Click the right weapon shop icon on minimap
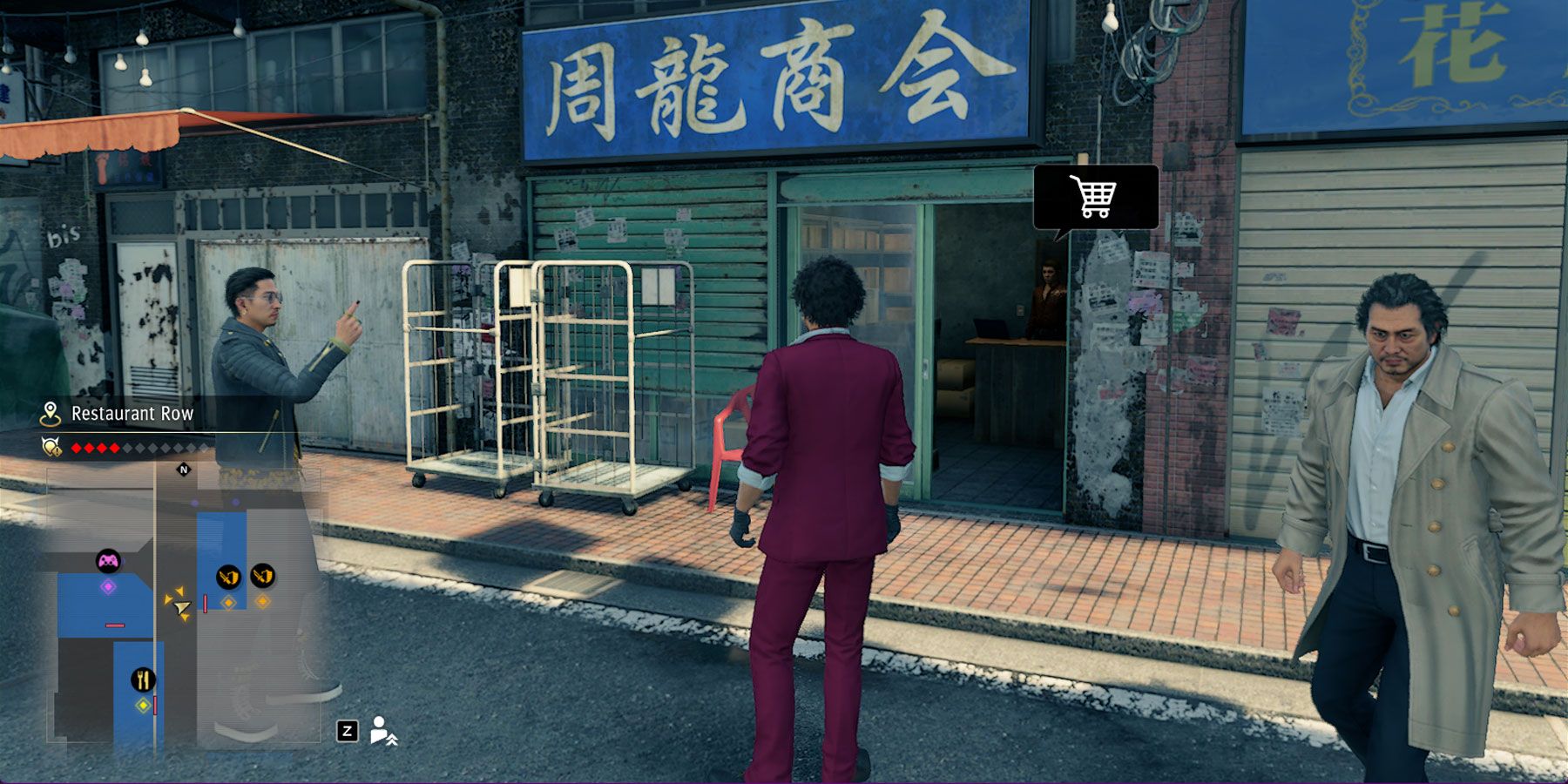1568x784 pixels. click(x=262, y=578)
